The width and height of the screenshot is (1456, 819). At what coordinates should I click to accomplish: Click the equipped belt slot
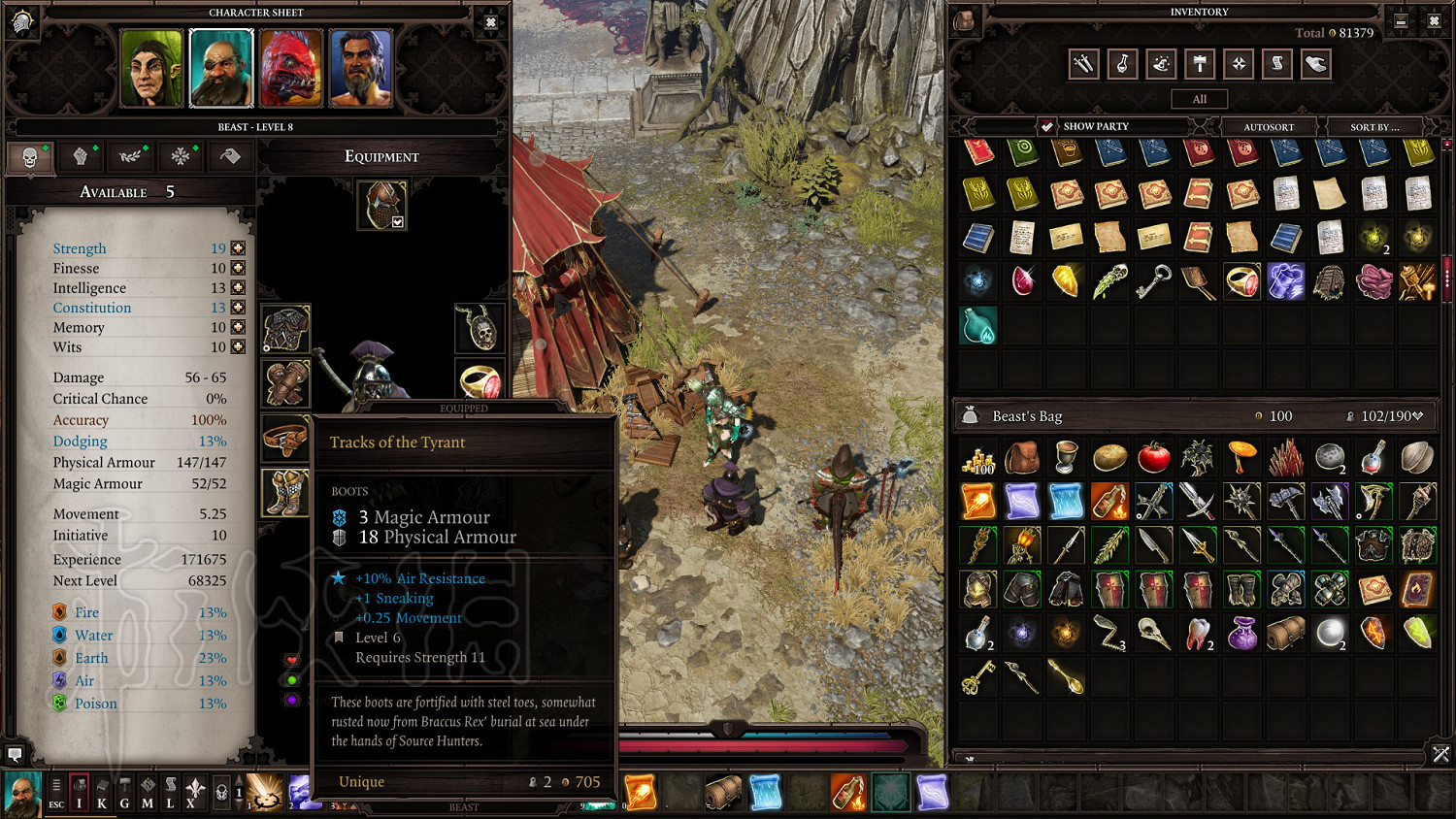285,438
